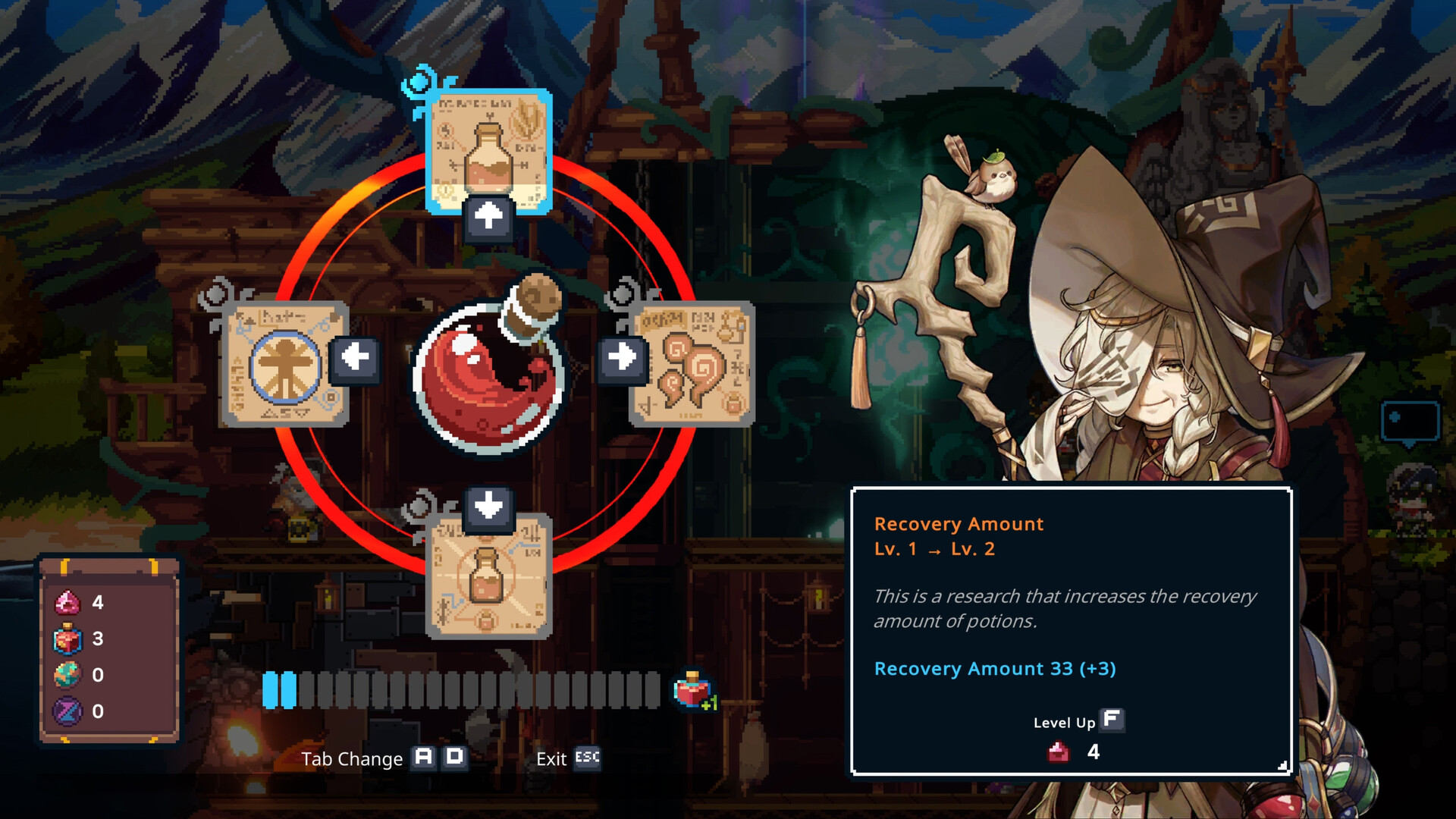This screenshot has height=819, width=1456.
Task: Select the right potion charges research card
Action: click(x=694, y=364)
